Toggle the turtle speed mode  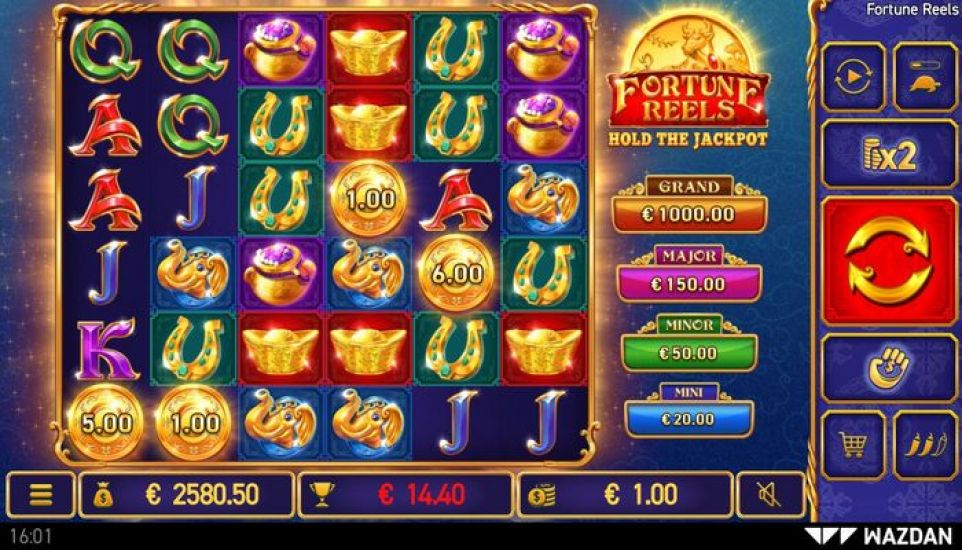point(925,77)
